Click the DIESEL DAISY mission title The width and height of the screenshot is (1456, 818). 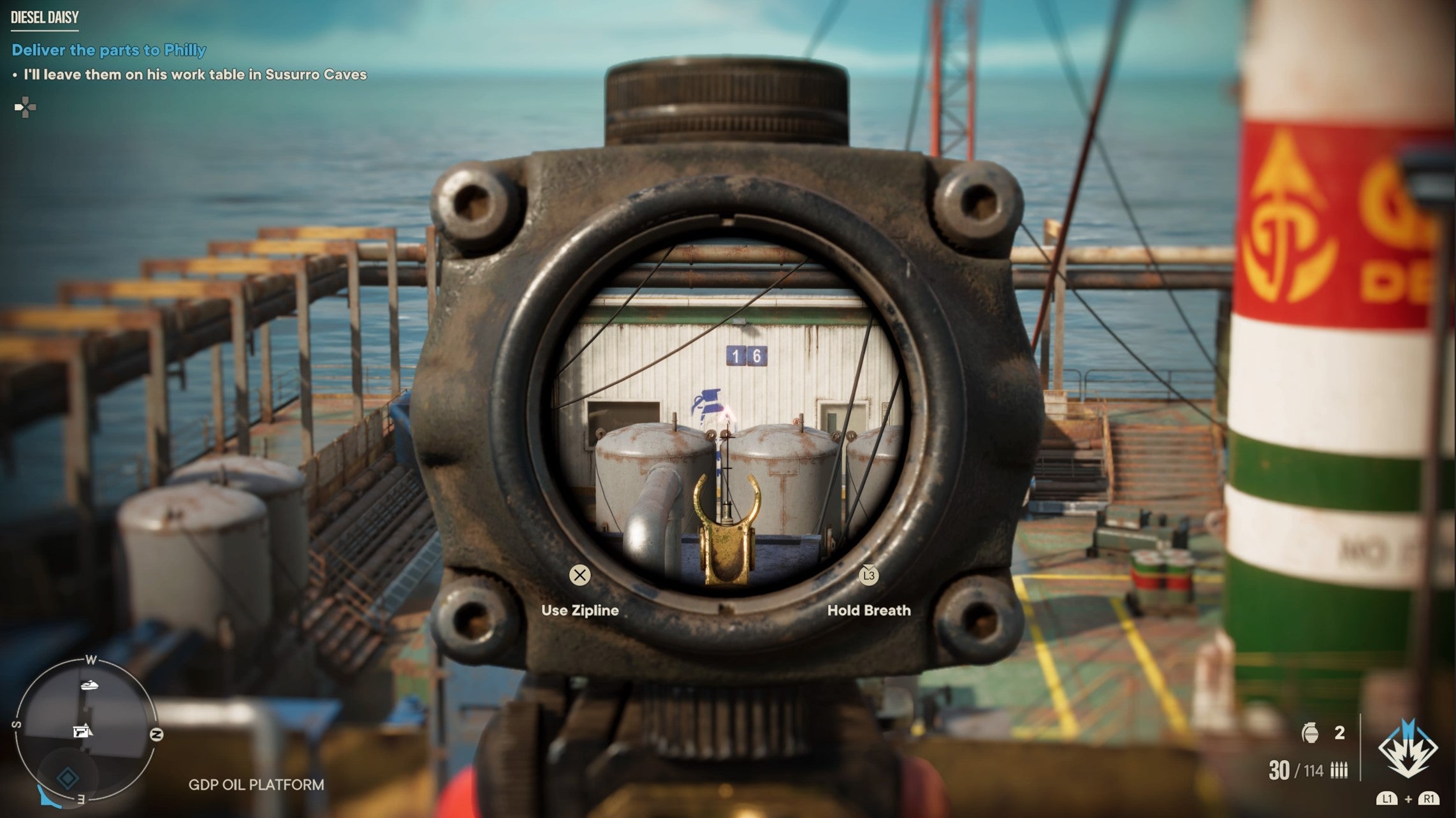pyautogui.click(x=45, y=17)
